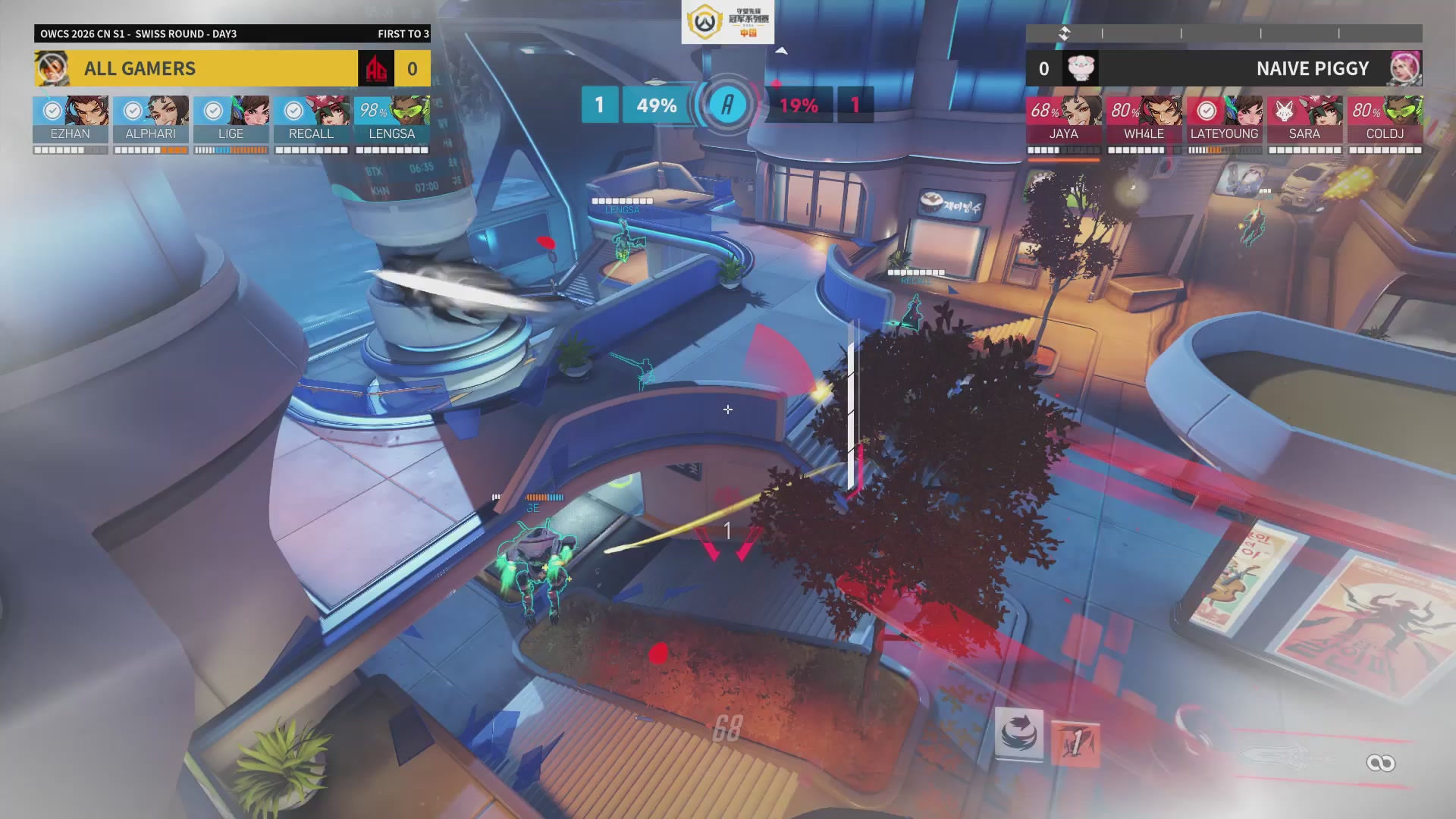Select EZHAN's player card
The height and width of the screenshot is (819, 1456).
[x=71, y=120]
